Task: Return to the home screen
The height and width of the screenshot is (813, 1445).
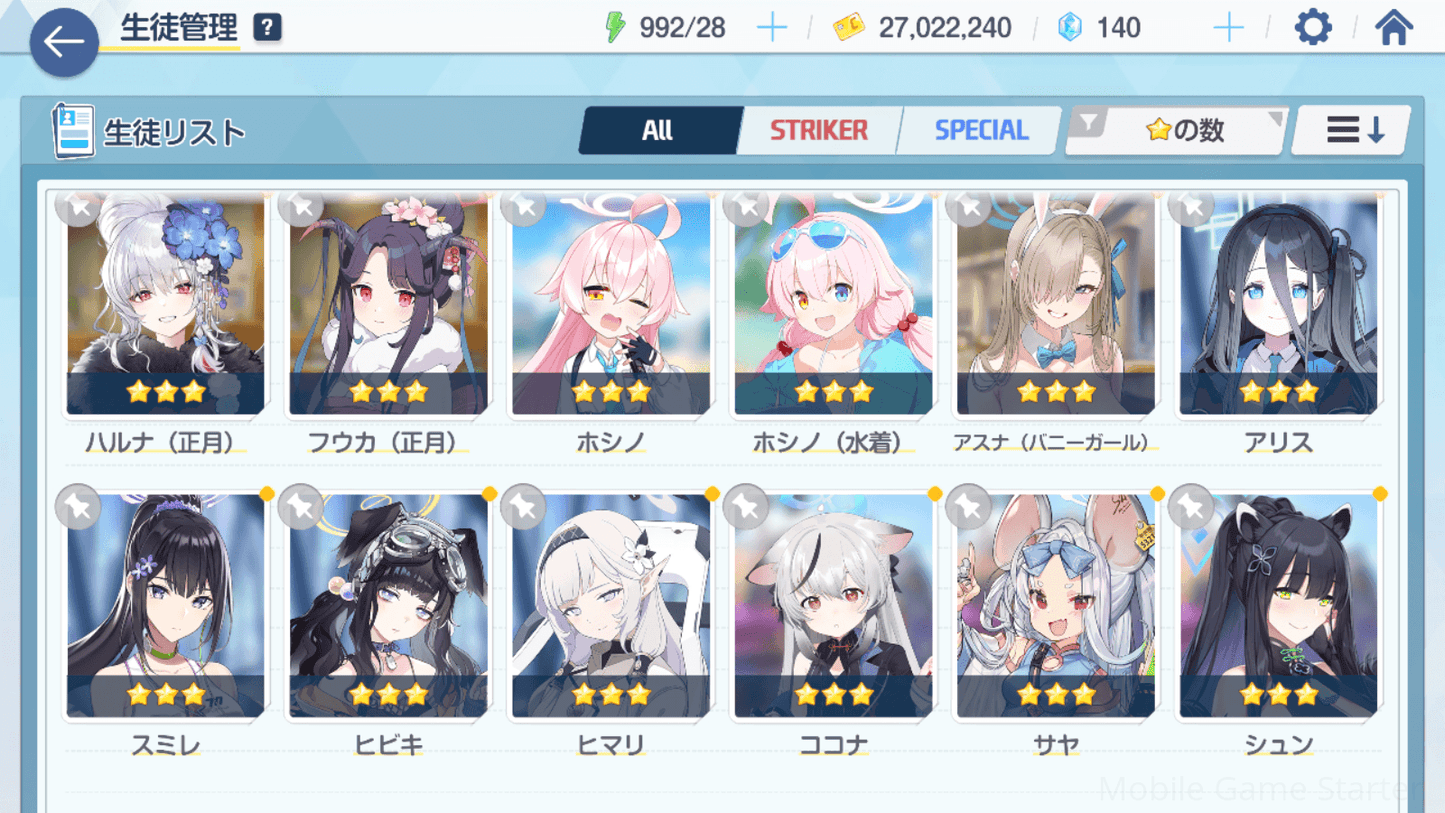Action: [1393, 28]
